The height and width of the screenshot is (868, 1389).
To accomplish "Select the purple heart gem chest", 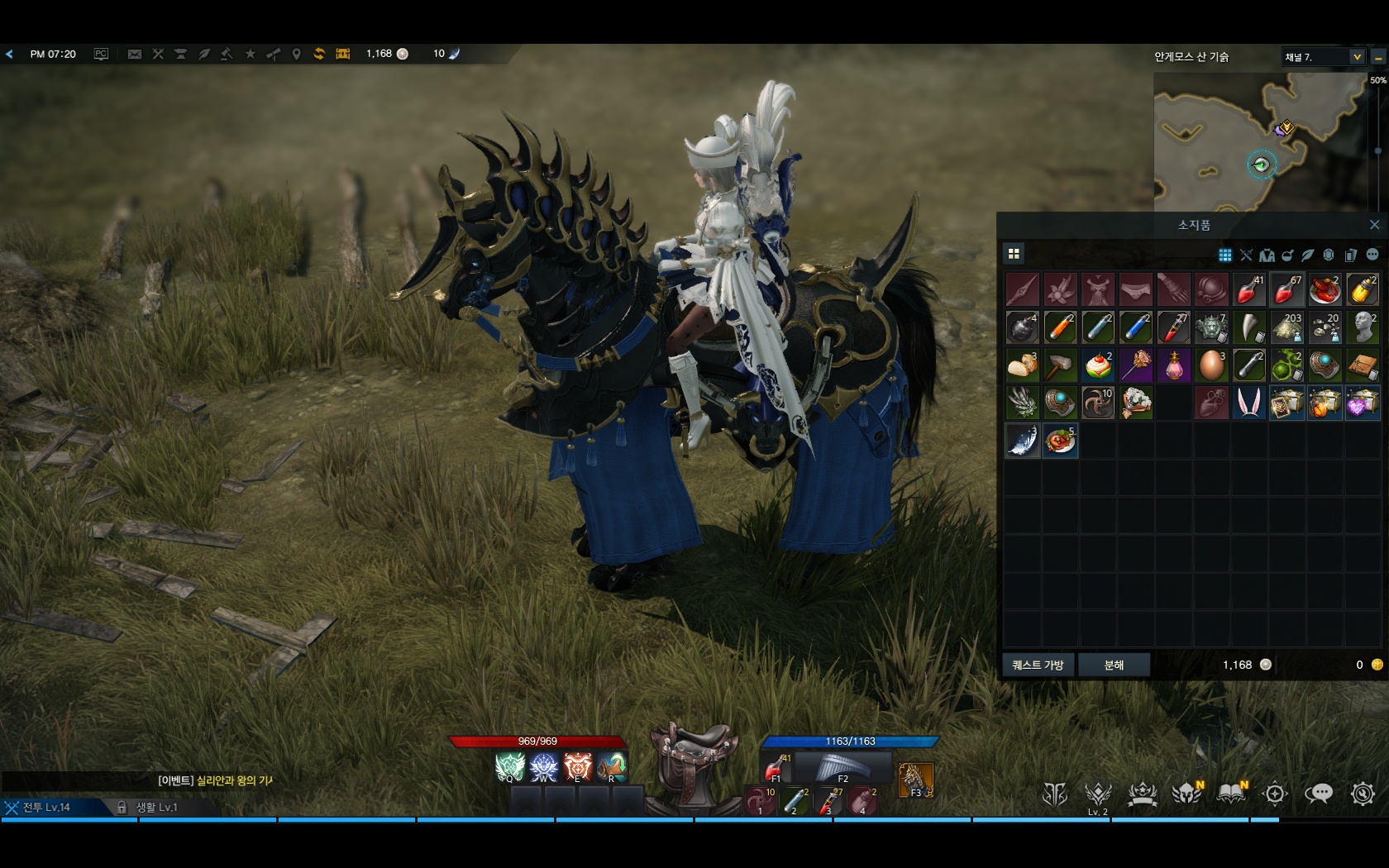I will click(1362, 403).
